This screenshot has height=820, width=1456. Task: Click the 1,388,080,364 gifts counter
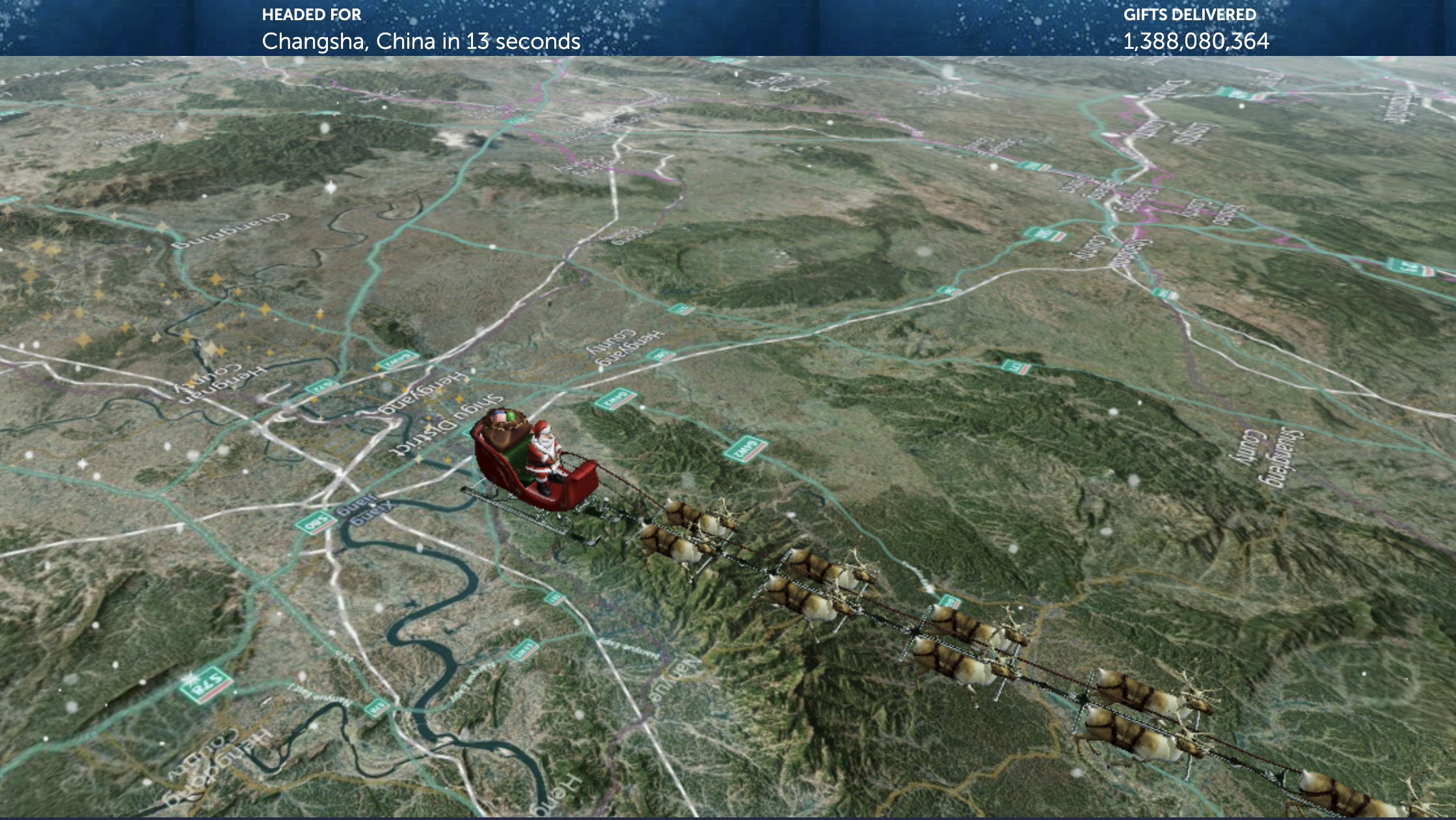pyautogui.click(x=1196, y=42)
